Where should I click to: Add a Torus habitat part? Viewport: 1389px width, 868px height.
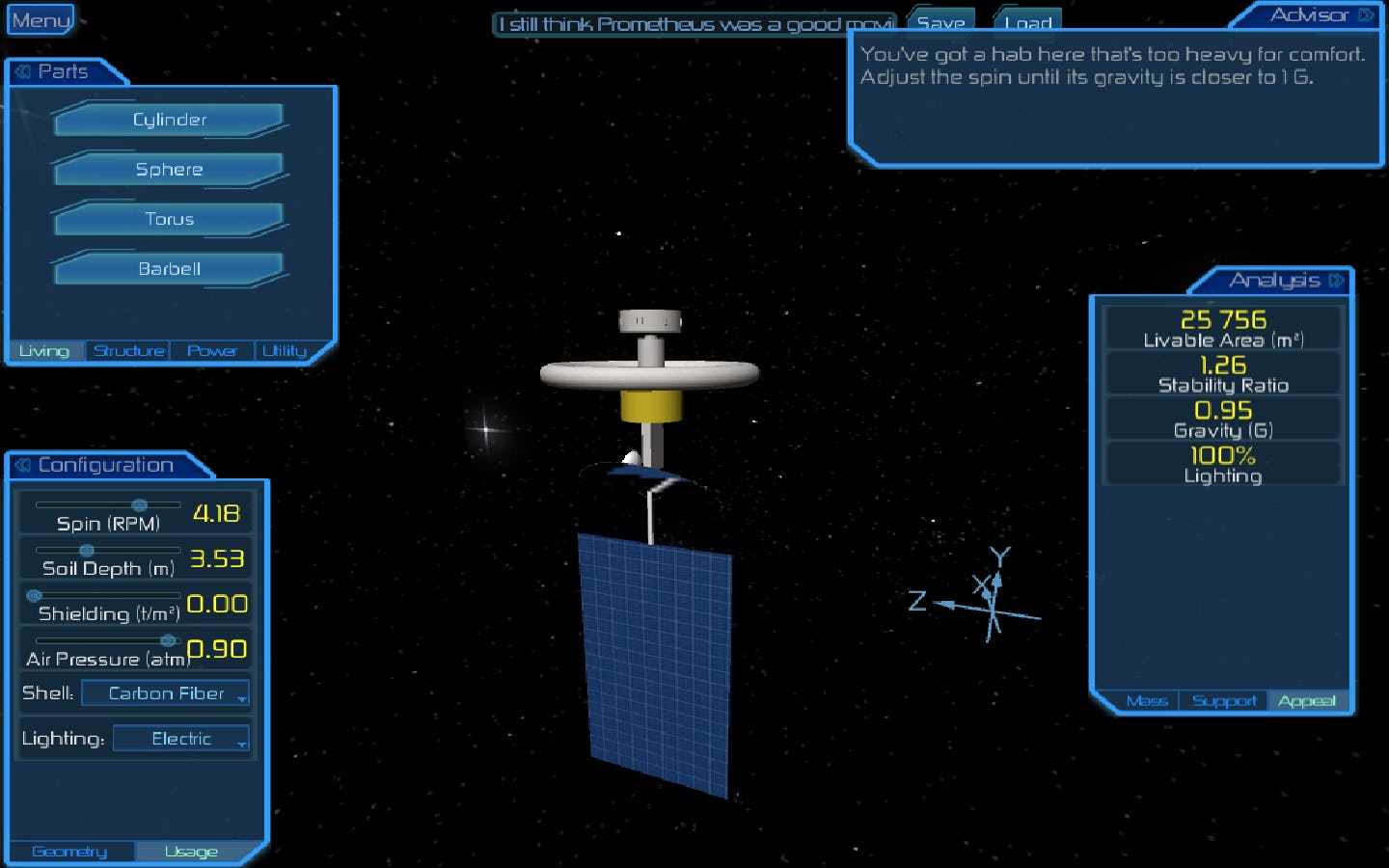point(168,219)
